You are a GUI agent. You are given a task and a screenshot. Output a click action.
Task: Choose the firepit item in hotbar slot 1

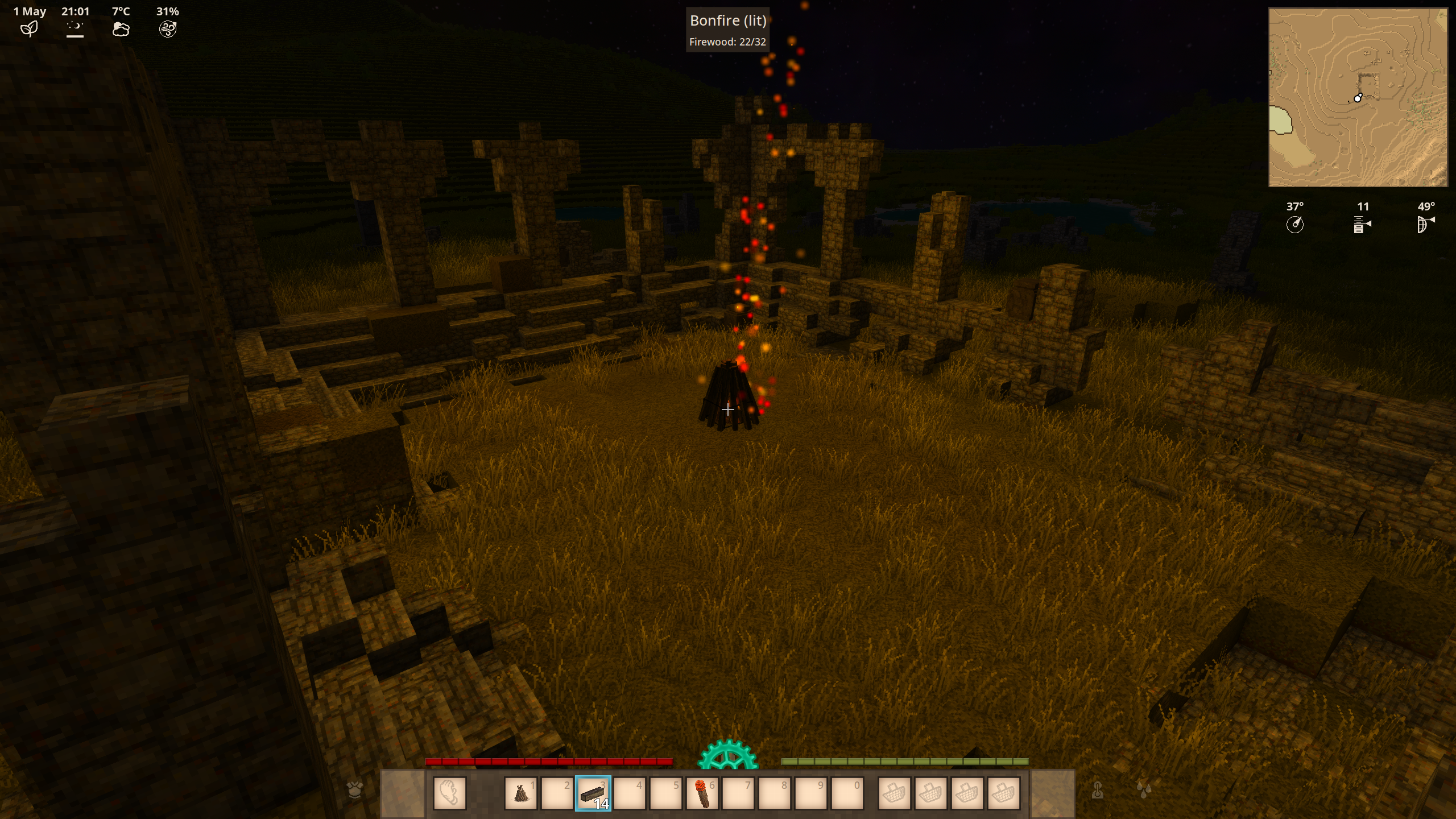tap(520, 793)
